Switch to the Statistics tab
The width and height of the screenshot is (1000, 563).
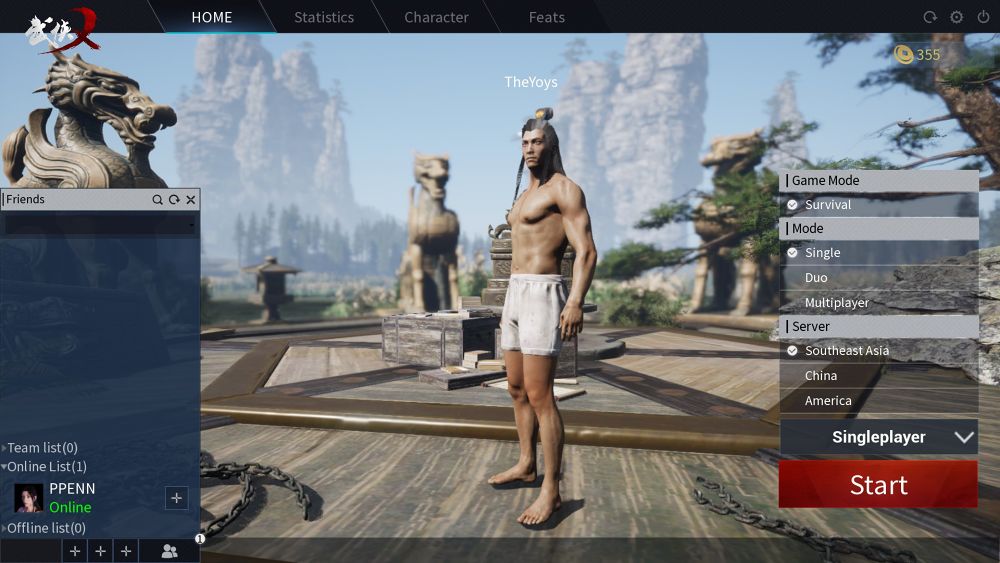pos(324,17)
